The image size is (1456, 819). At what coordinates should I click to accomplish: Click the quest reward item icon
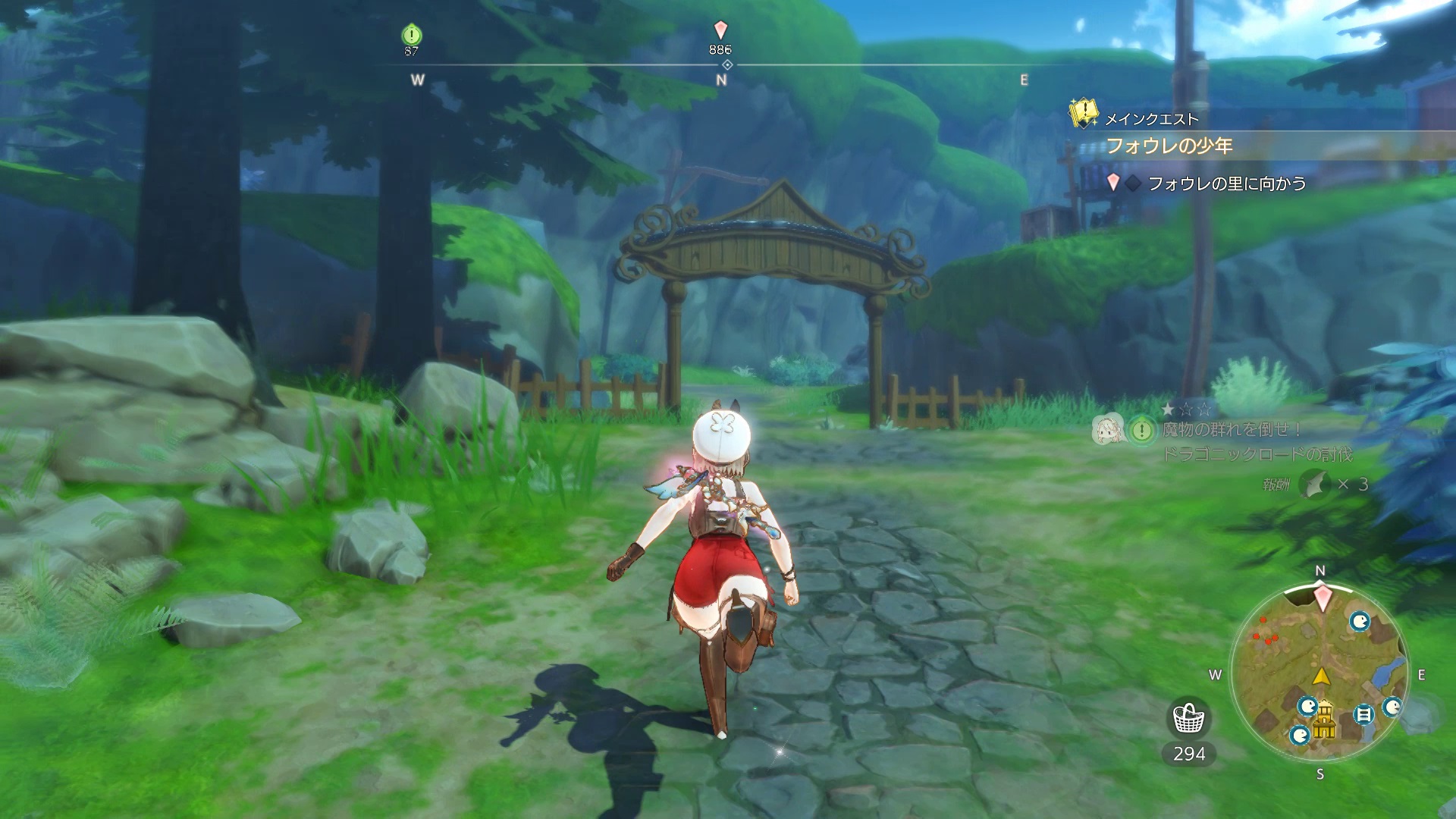(1316, 484)
